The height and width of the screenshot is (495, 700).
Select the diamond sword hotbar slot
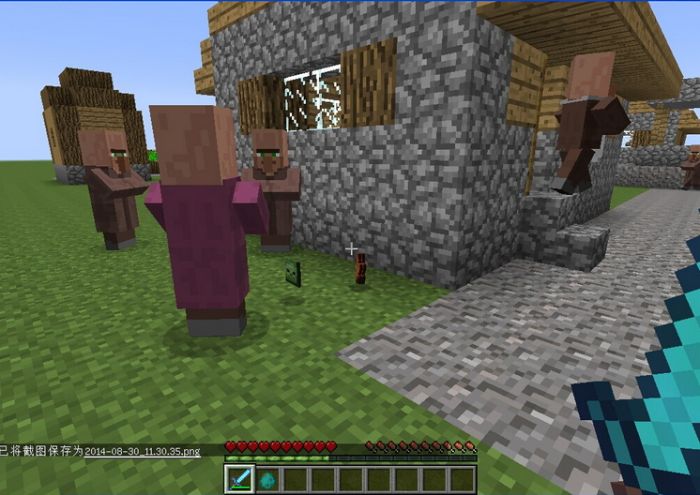[x=240, y=478]
